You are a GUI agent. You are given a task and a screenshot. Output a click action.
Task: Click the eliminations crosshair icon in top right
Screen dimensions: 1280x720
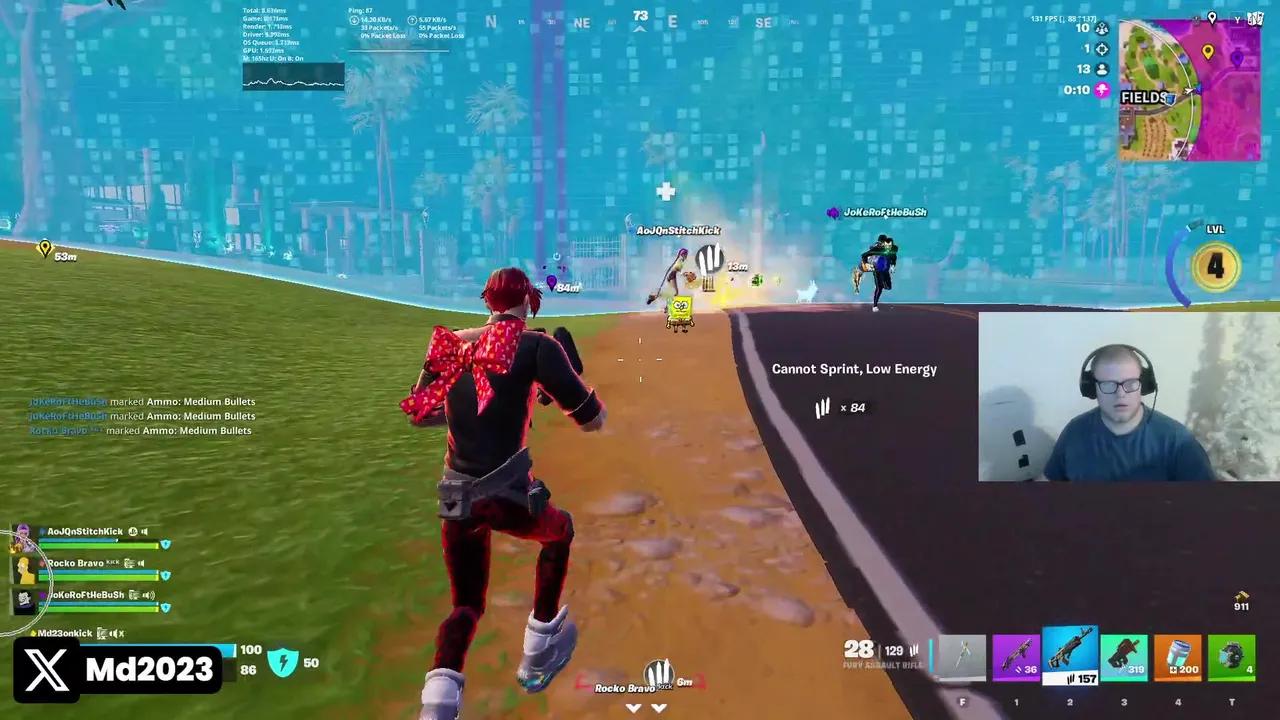(x=1101, y=48)
